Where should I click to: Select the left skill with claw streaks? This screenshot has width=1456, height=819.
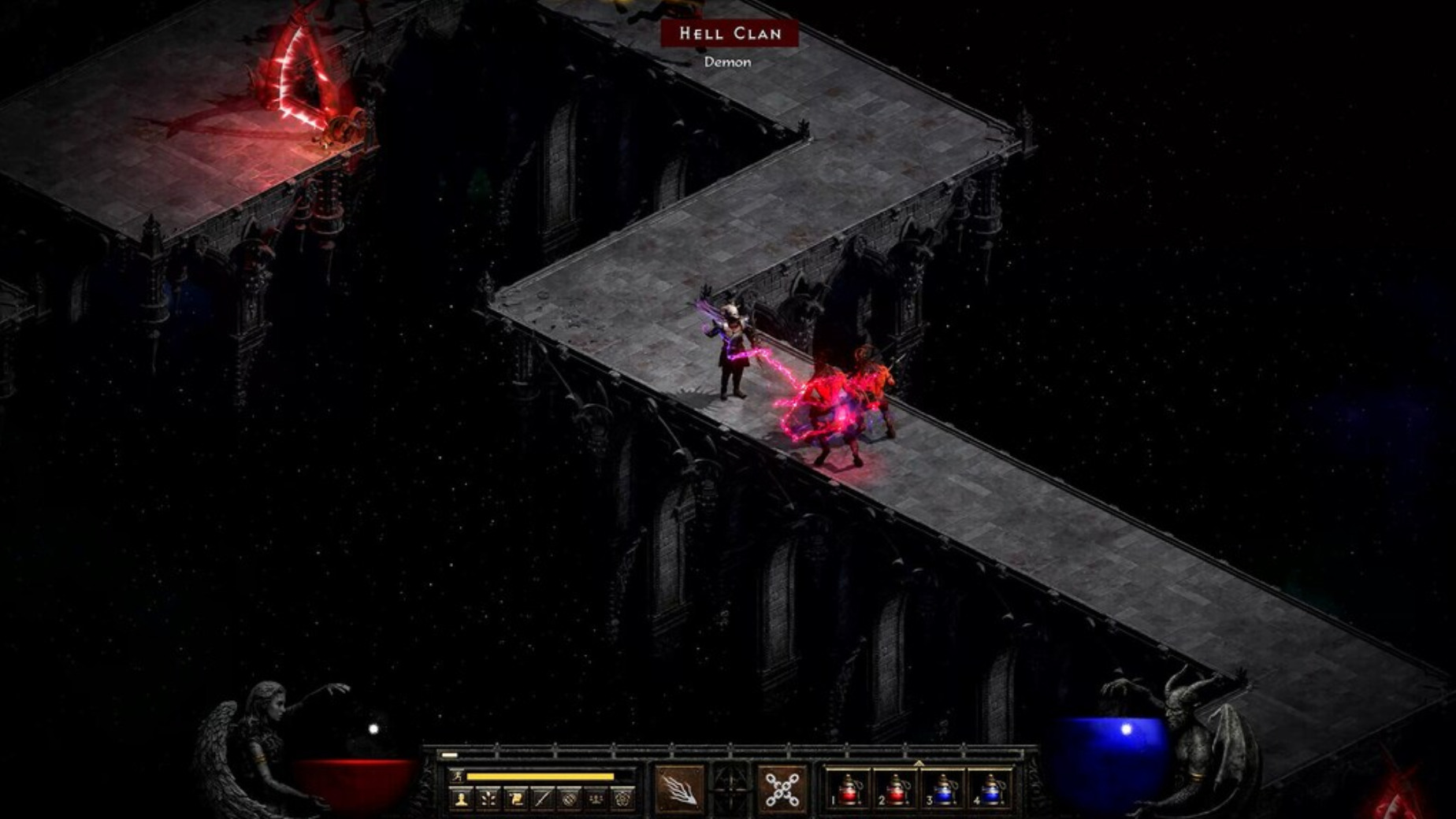point(679,789)
